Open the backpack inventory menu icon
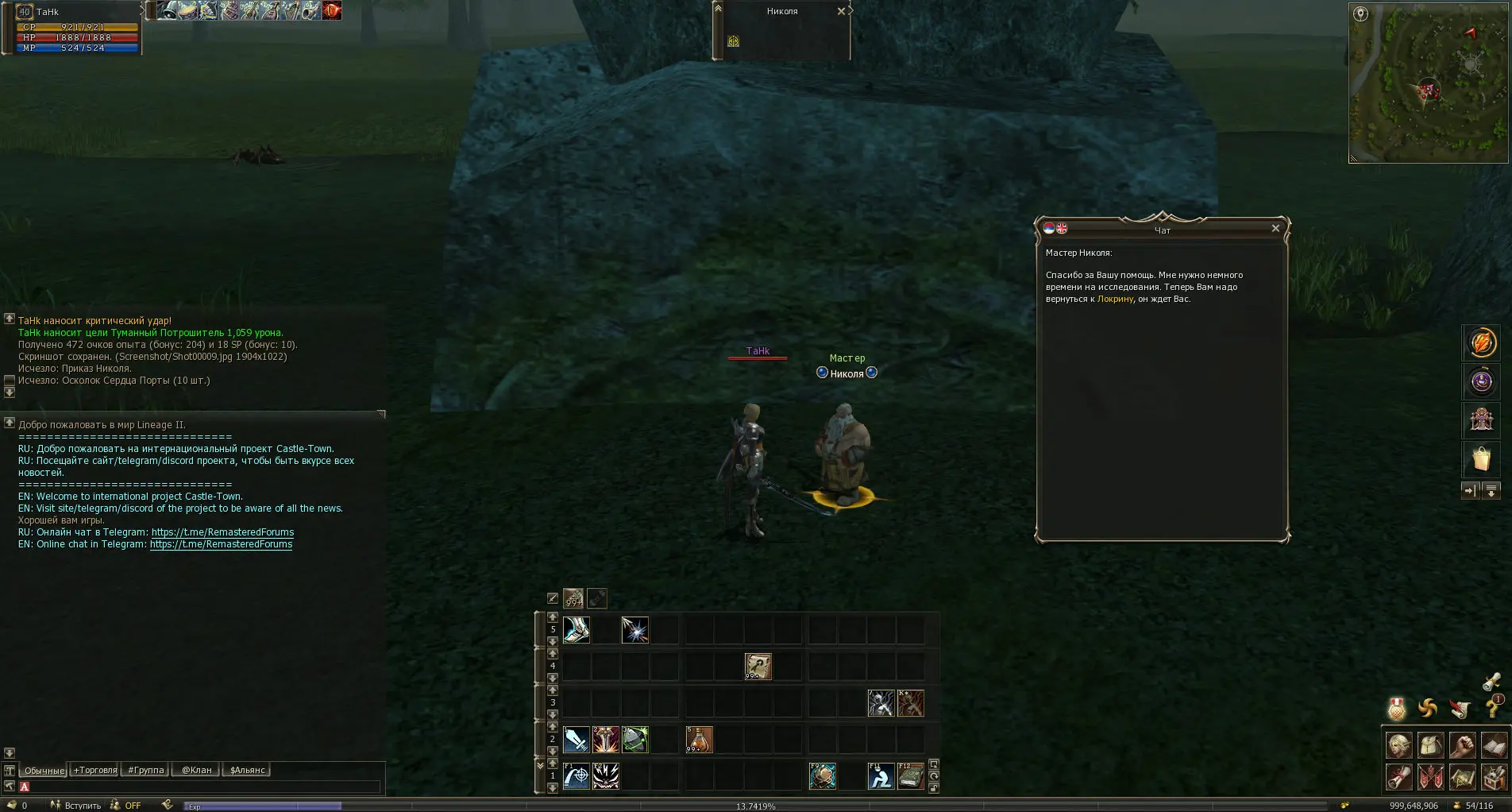Viewport: 1512px width, 812px height. pyautogui.click(x=1430, y=745)
